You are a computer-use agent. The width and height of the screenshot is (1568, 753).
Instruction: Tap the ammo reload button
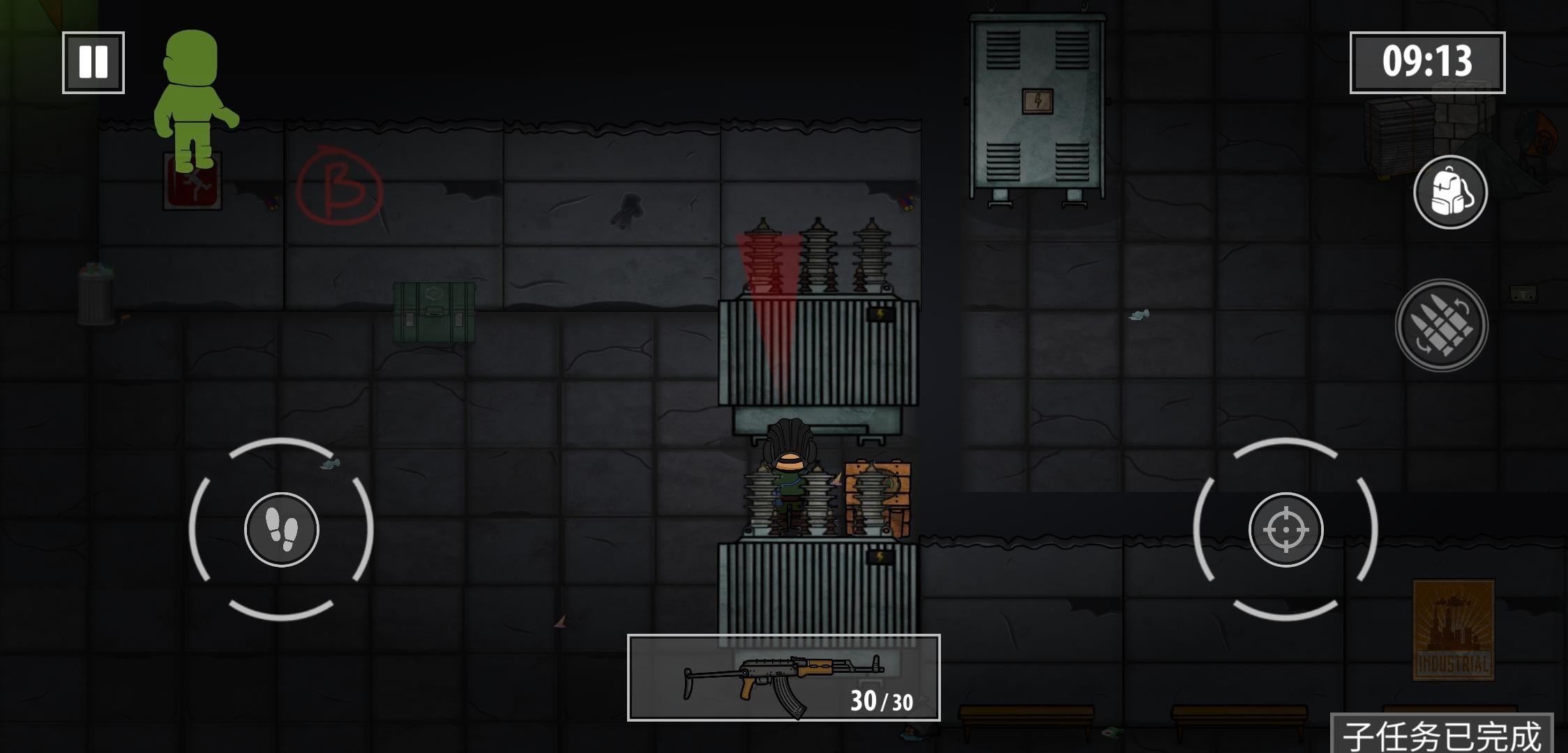tap(1442, 325)
